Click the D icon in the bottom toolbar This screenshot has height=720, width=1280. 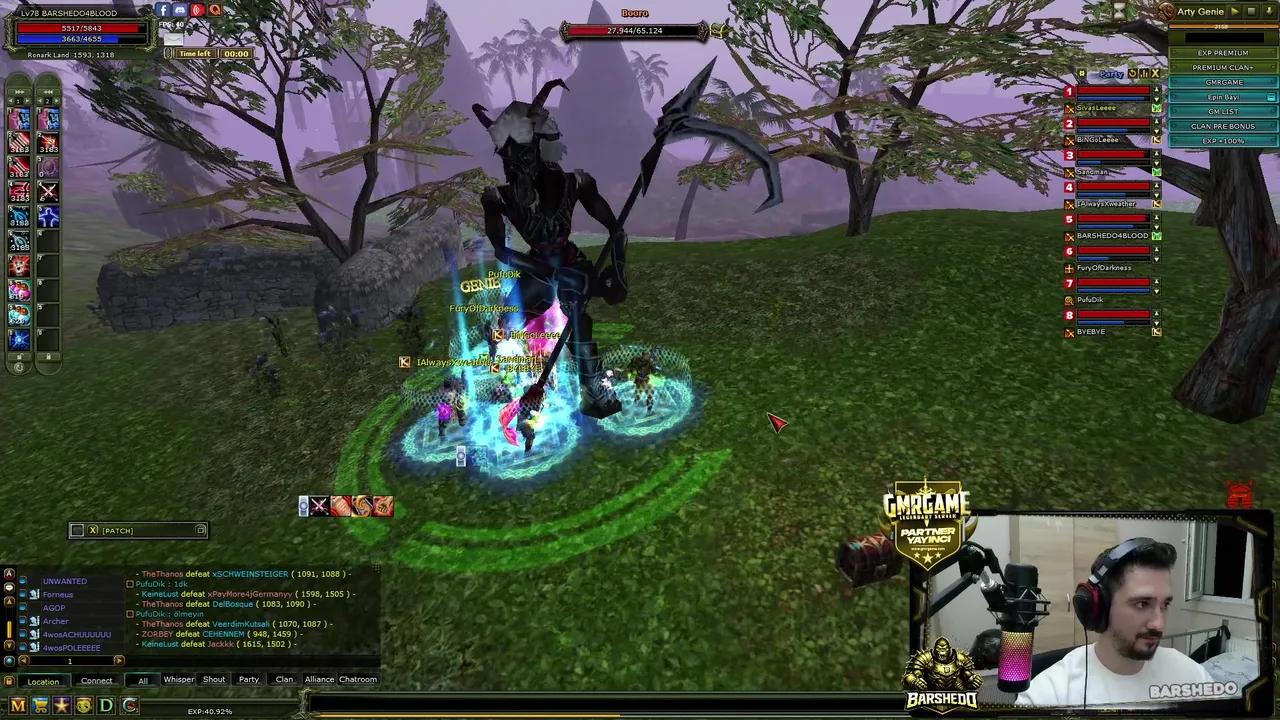coord(104,705)
